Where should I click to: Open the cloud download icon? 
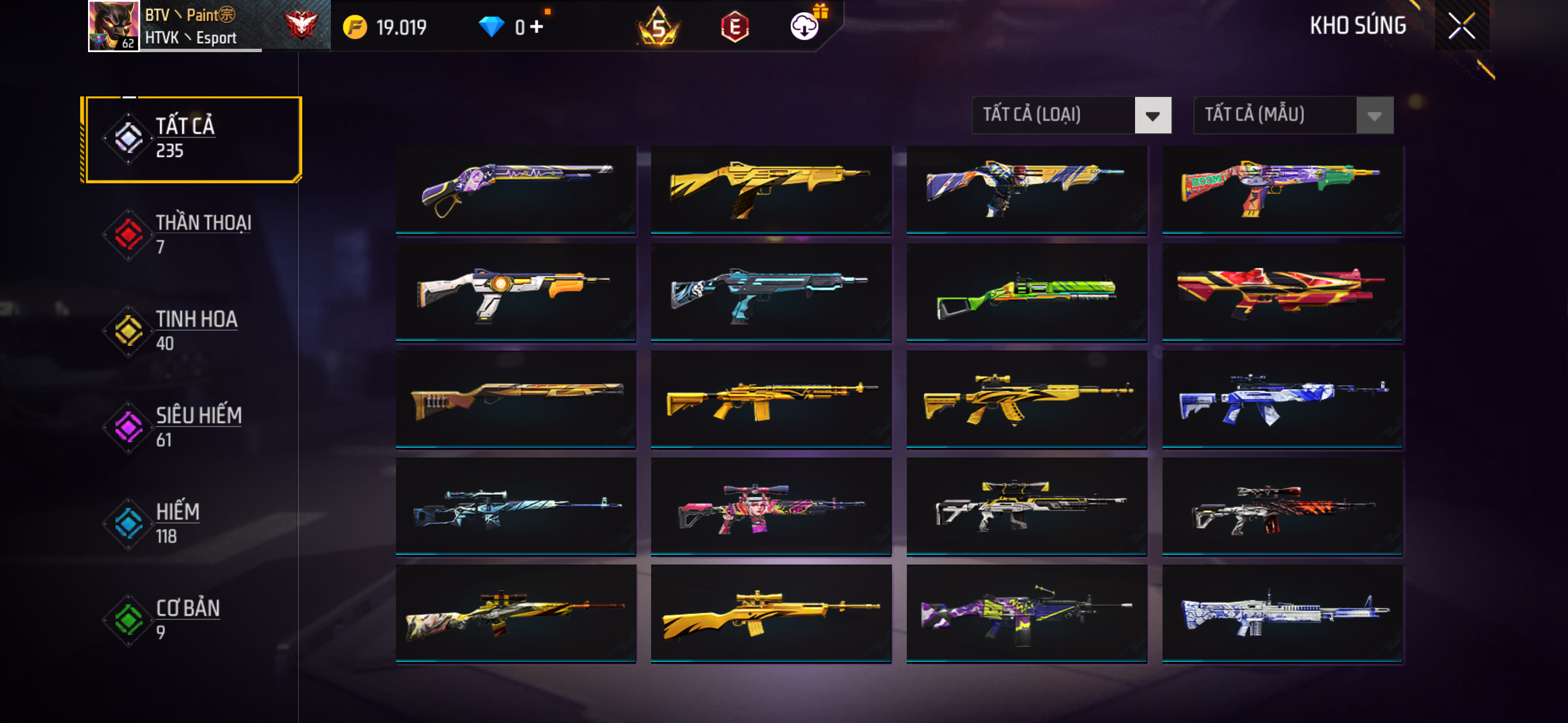805,26
